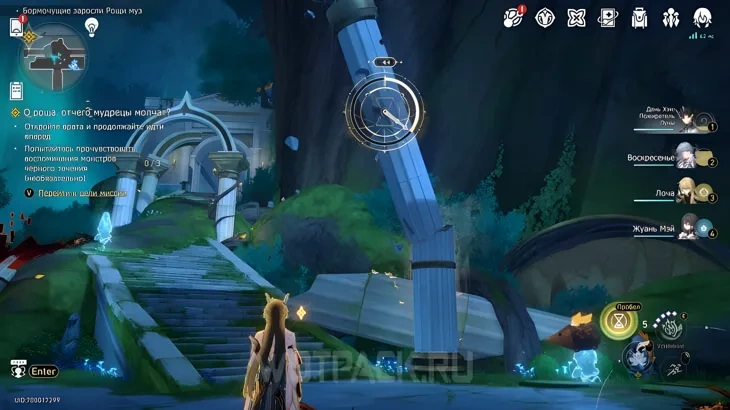Switch to party member Воскресенье
This screenshot has width=730, height=410.
coord(687,157)
